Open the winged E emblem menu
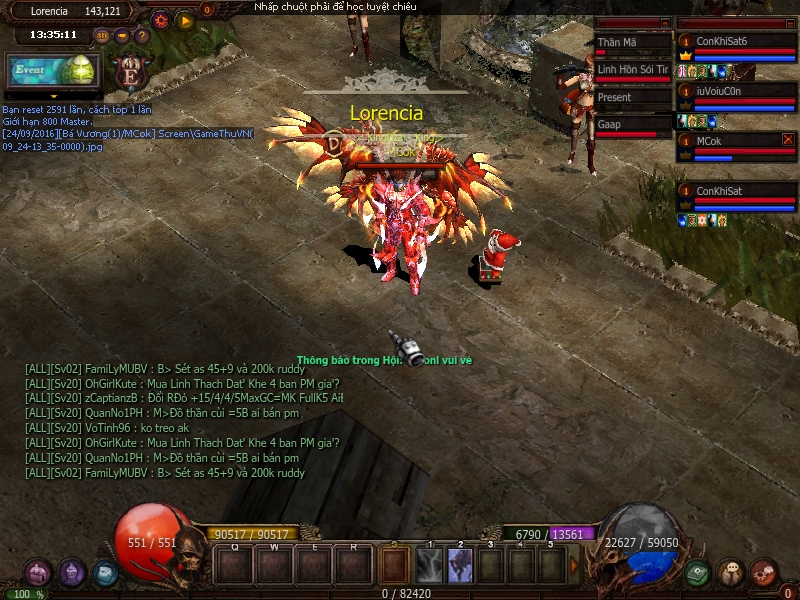 (128, 73)
